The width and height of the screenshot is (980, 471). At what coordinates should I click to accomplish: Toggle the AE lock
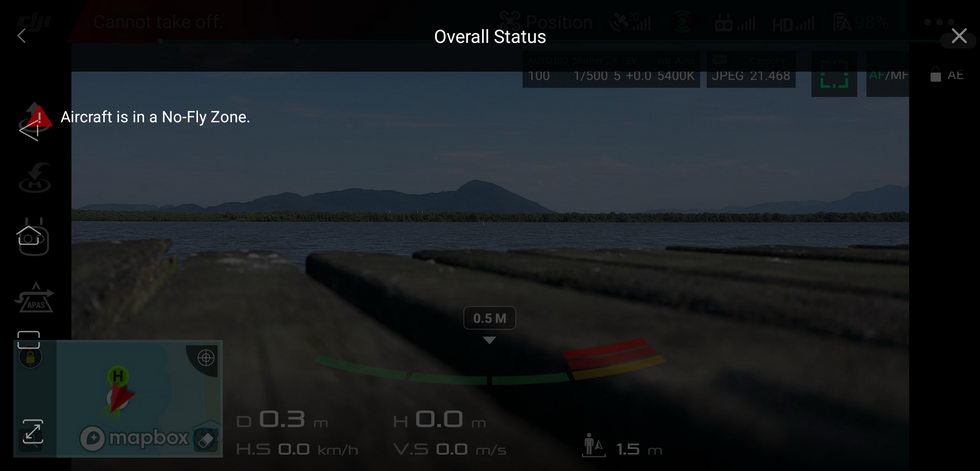click(x=947, y=75)
